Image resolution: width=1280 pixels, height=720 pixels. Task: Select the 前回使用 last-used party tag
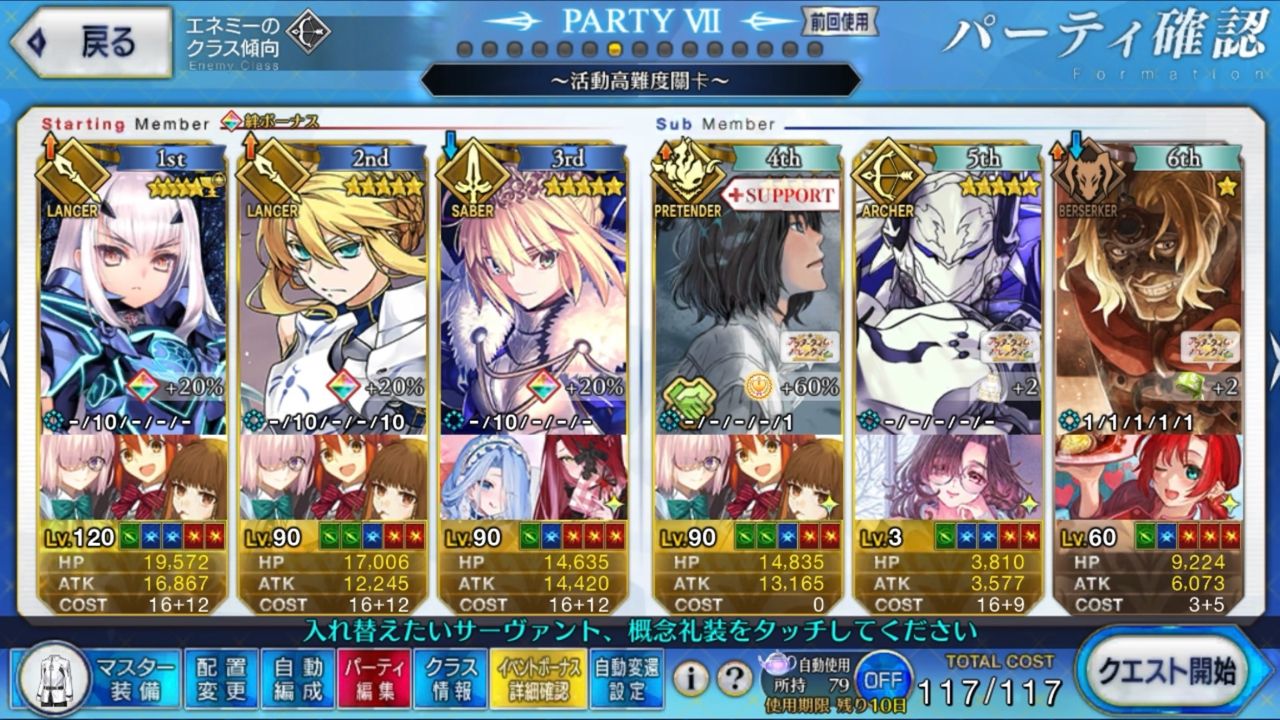coord(839,20)
